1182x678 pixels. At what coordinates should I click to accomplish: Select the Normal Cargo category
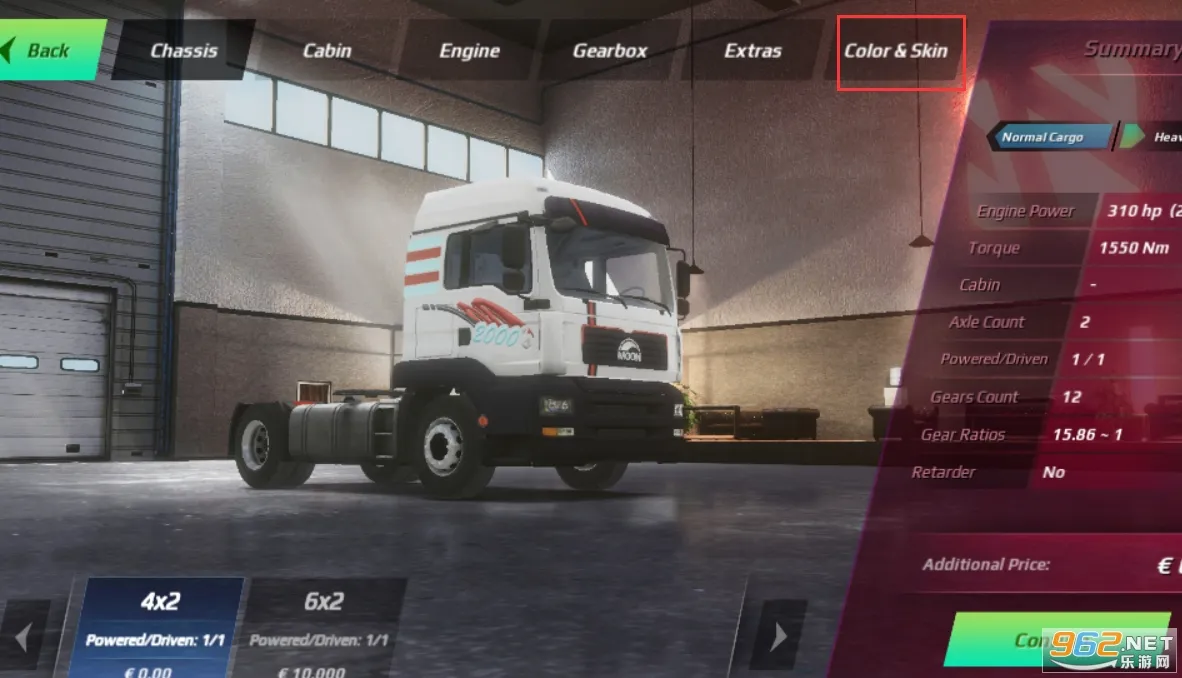pyautogui.click(x=1046, y=137)
